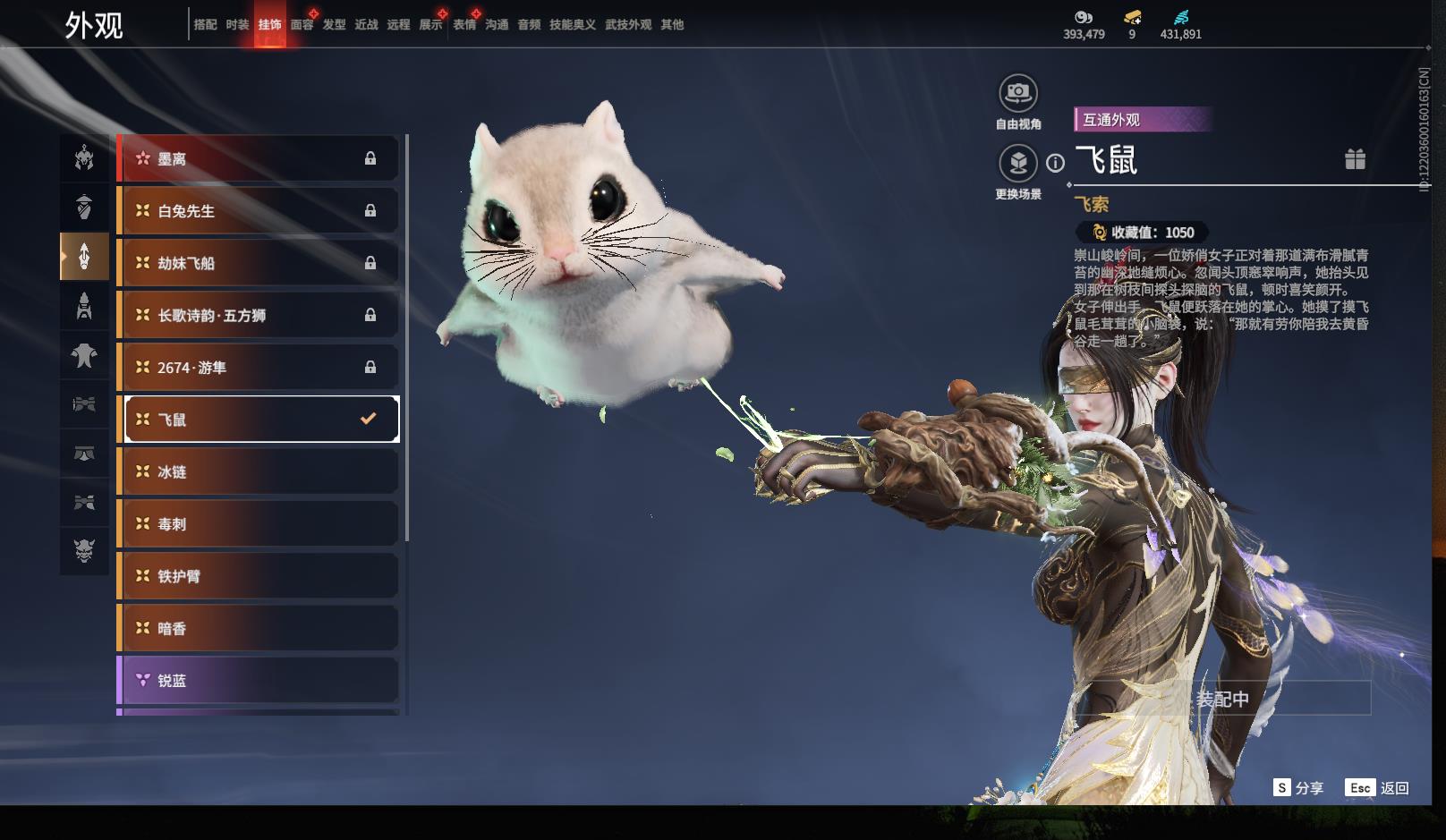Open the 发型 category tab

pyautogui.click(x=334, y=25)
